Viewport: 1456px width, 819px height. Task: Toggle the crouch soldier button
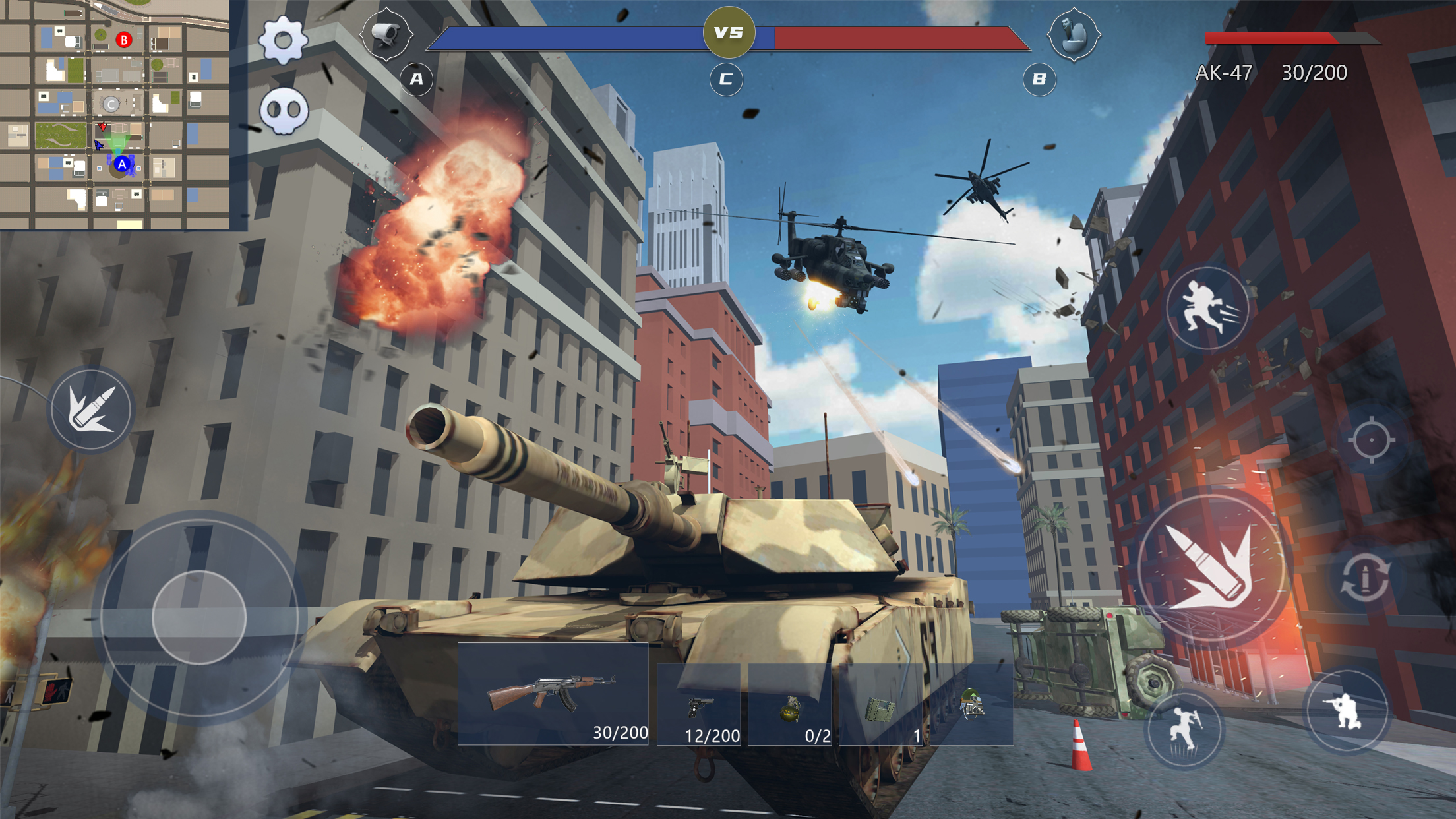1347,711
